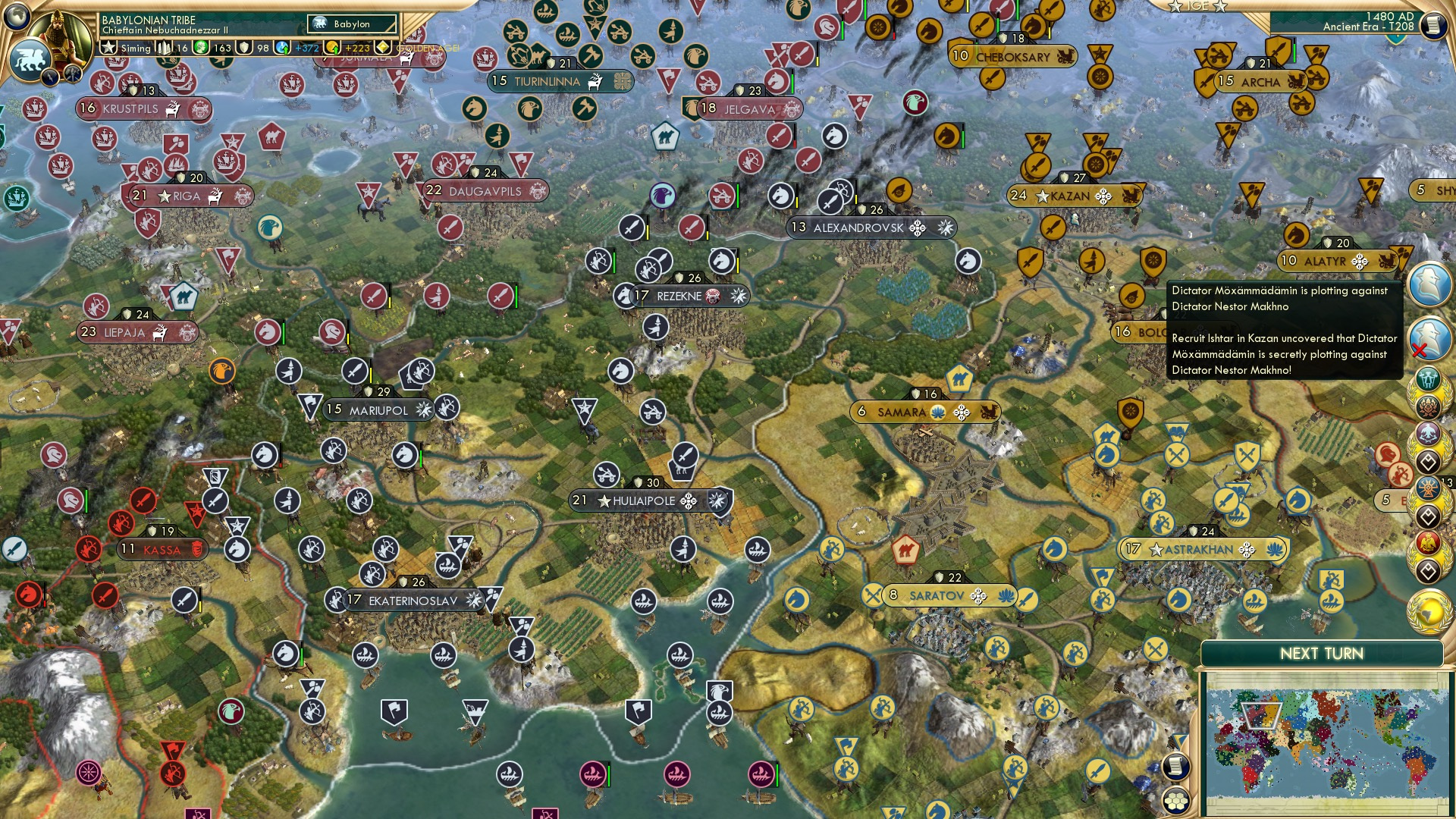Click the topmost spy notification icon

(1429, 282)
